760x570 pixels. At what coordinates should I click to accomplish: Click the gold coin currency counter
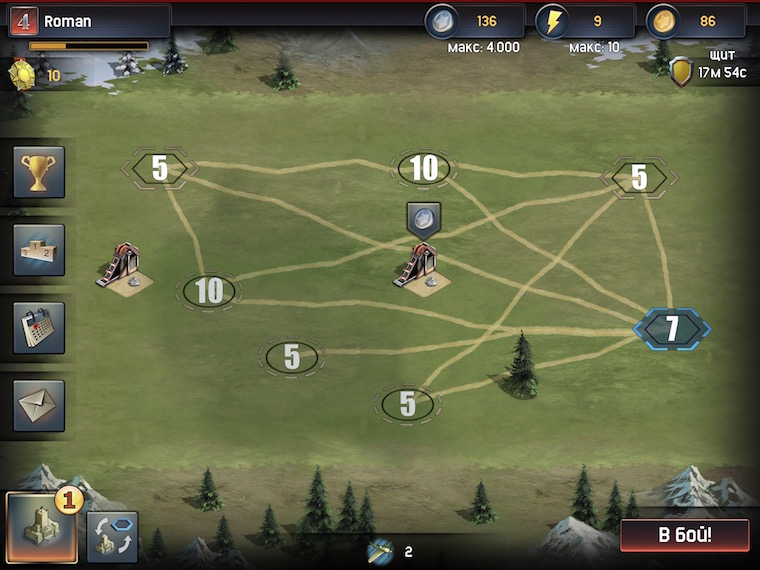[x=695, y=21]
